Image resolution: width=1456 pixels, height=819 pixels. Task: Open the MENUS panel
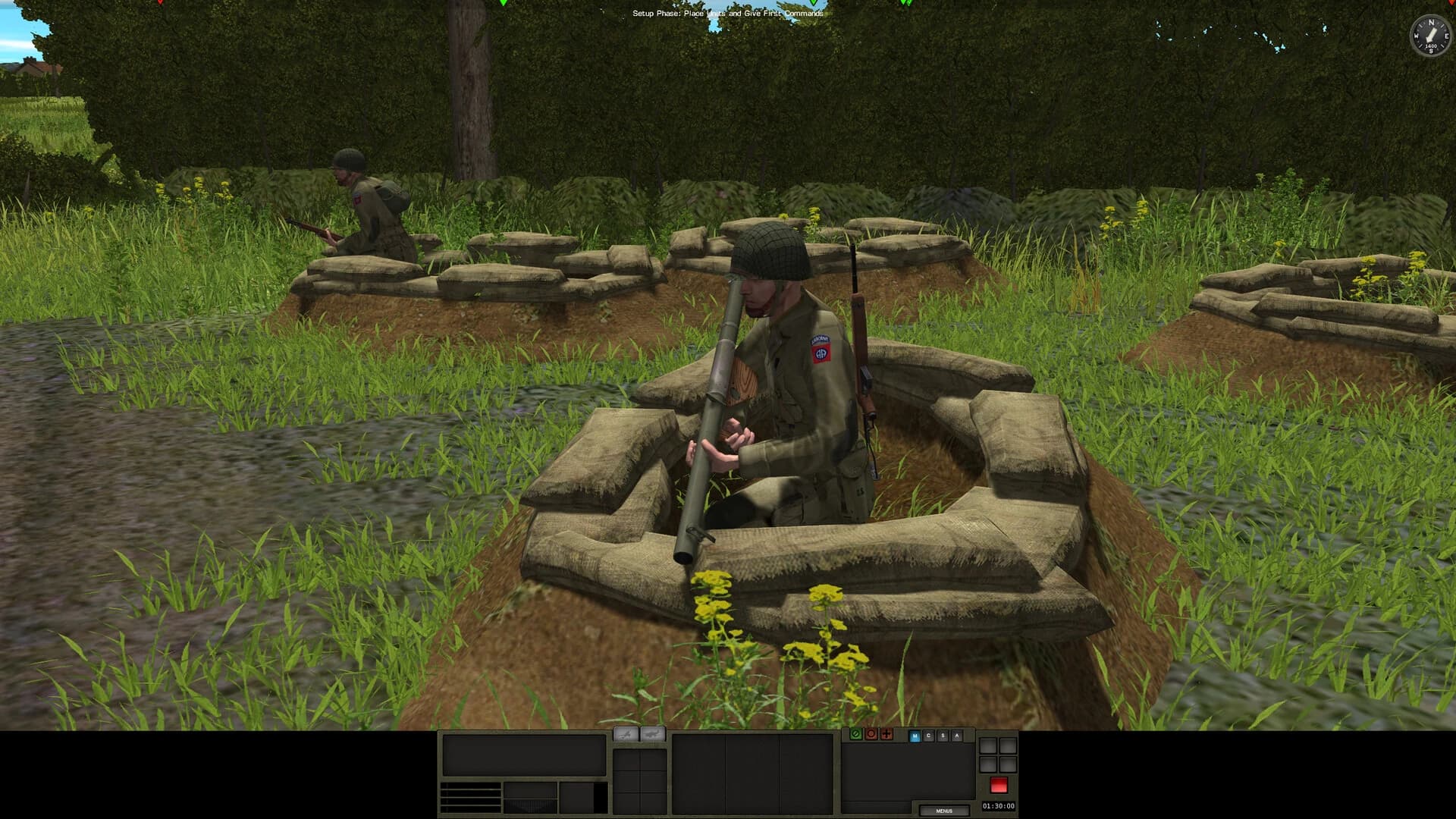[x=945, y=810]
